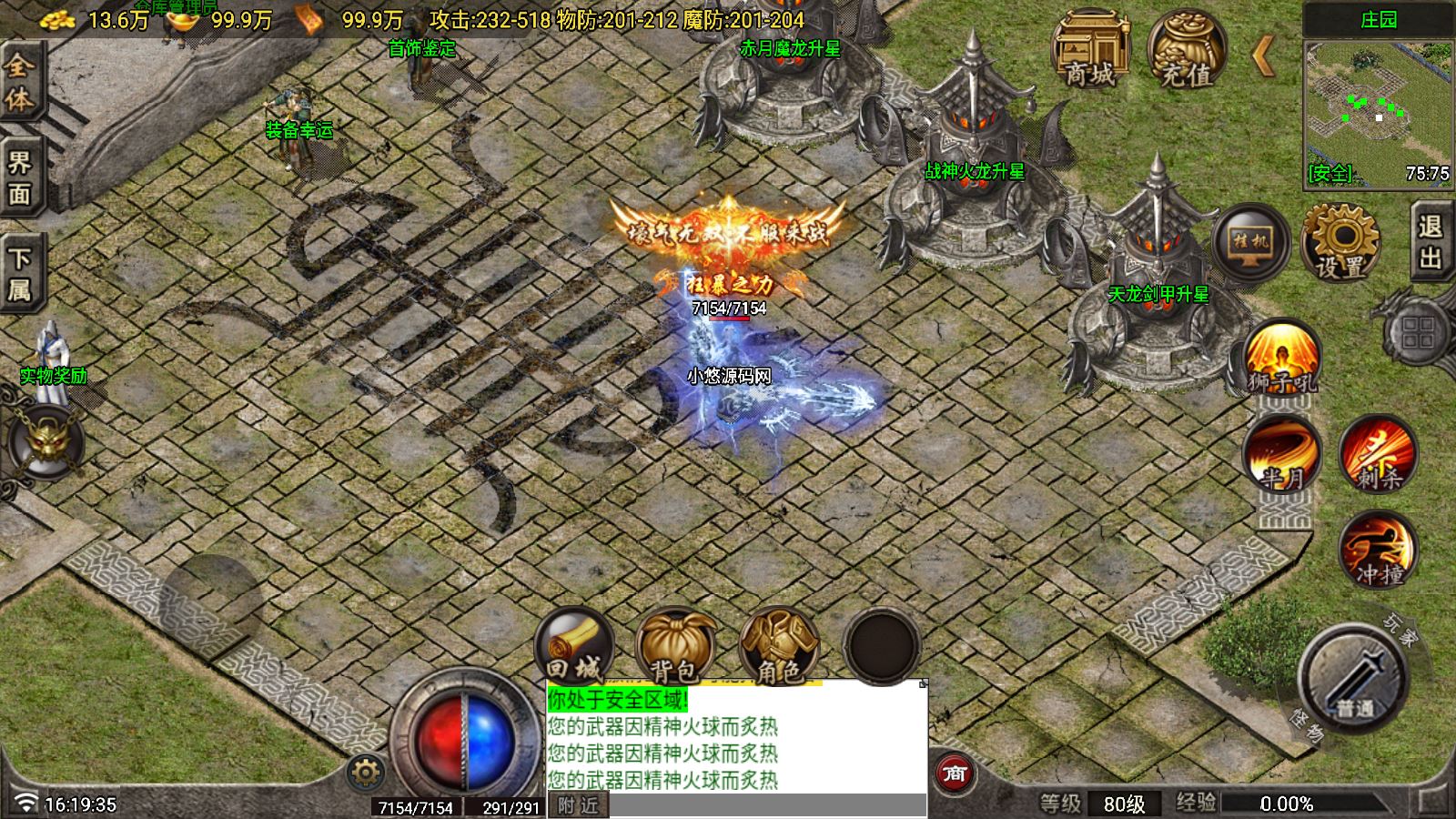Trigger the 冲撞 charge skill
Viewport: 1456px width, 819px height.
click(1379, 551)
